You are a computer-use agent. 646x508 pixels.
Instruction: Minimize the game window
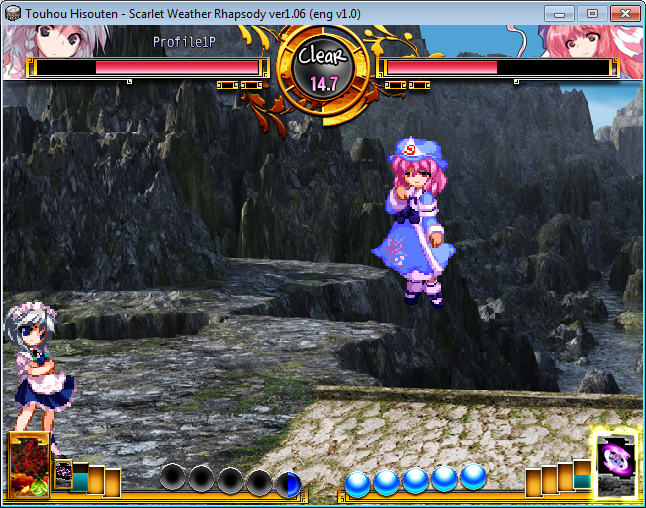tap(560, 14)
